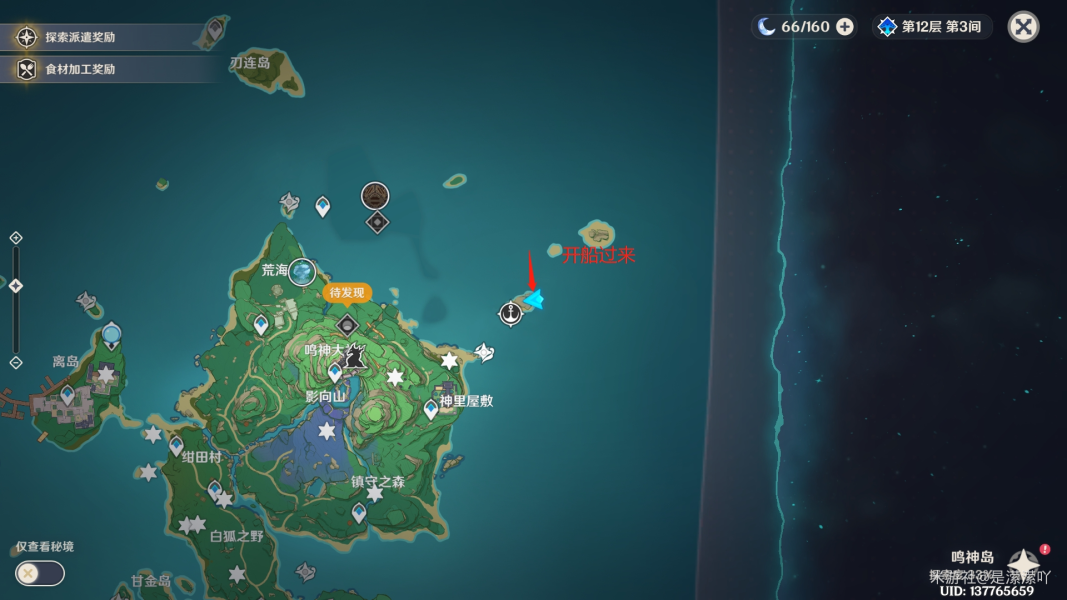Select the round boss marker north of island
The image size is (1067, 600).
(375, 195)
